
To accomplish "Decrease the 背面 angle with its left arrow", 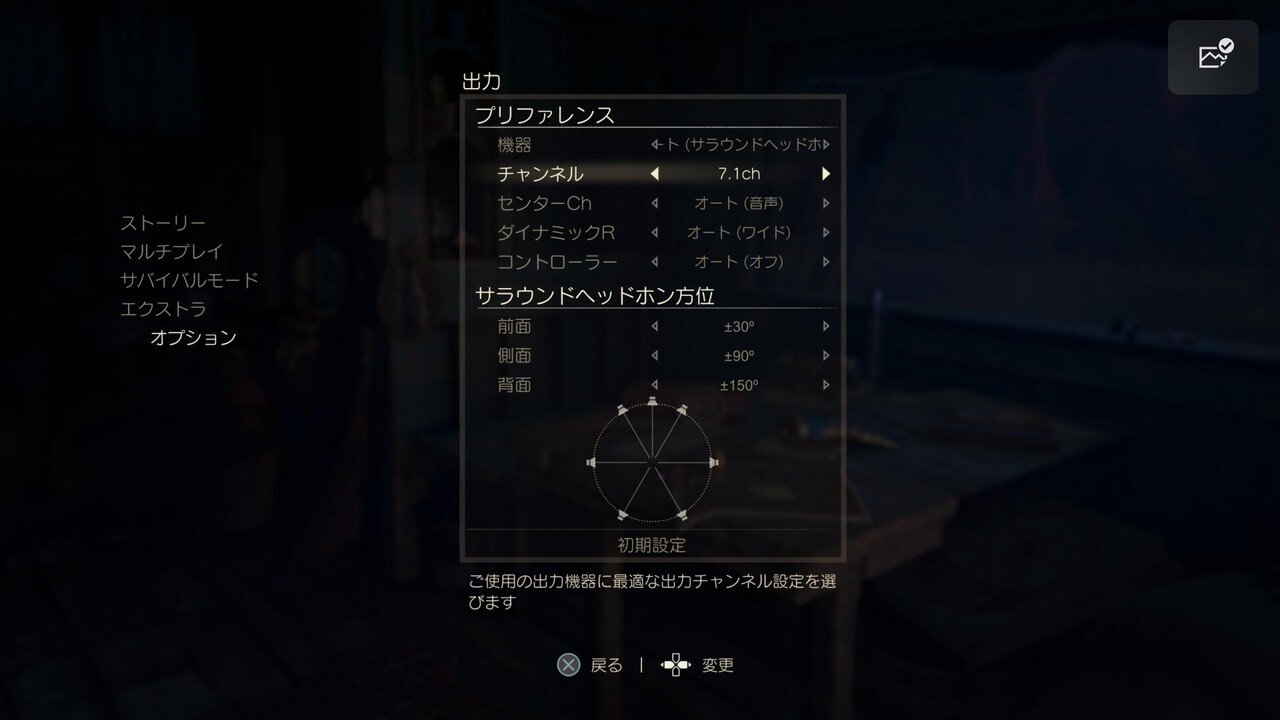I will (x=655, y=384).
